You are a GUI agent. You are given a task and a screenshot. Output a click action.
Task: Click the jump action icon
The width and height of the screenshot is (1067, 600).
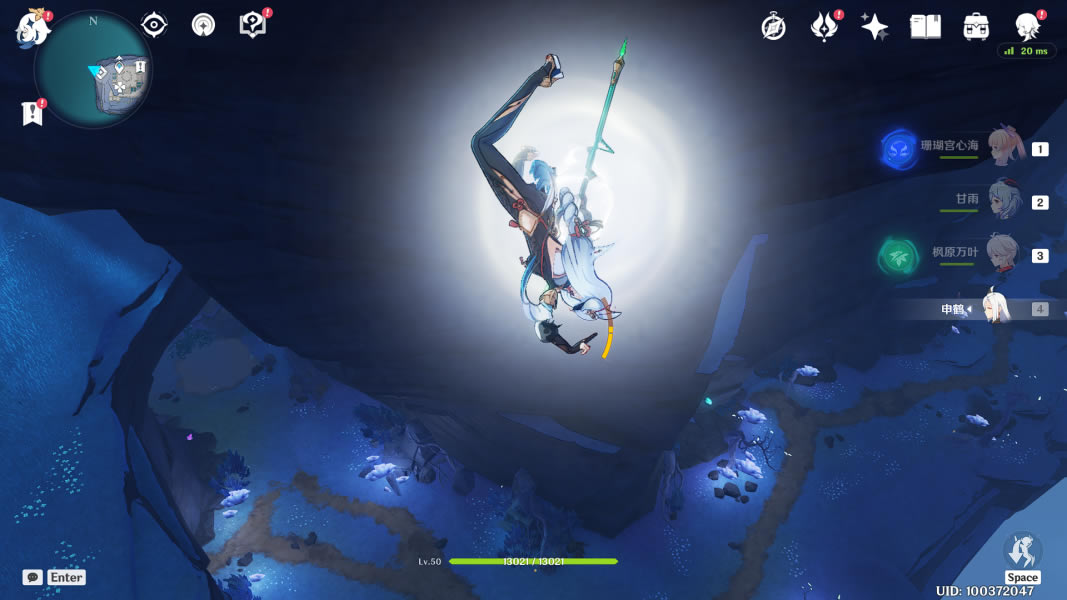click(x=1022, y=552)
